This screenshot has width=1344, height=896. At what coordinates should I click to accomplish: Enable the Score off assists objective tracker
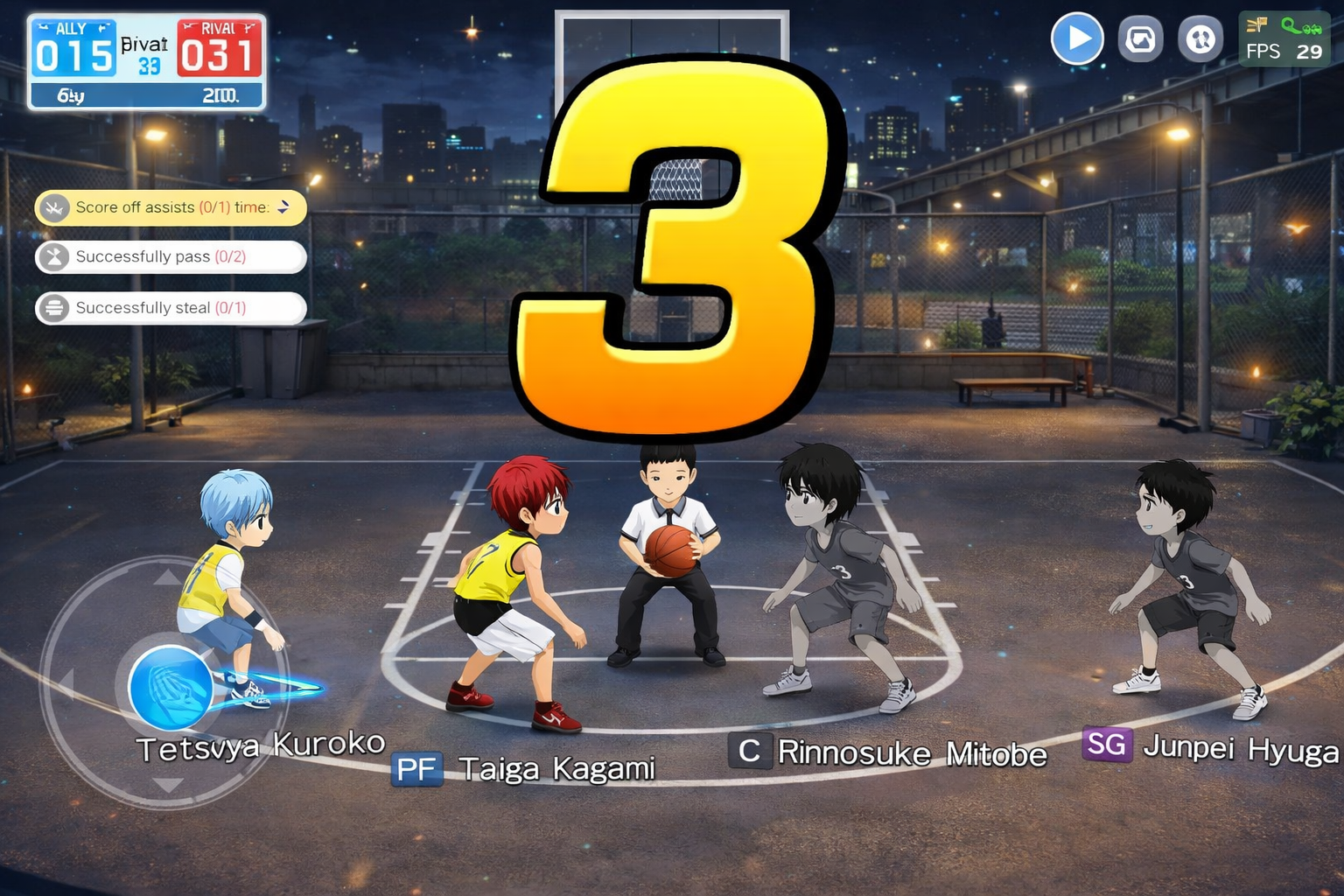(x=171, y=207)
